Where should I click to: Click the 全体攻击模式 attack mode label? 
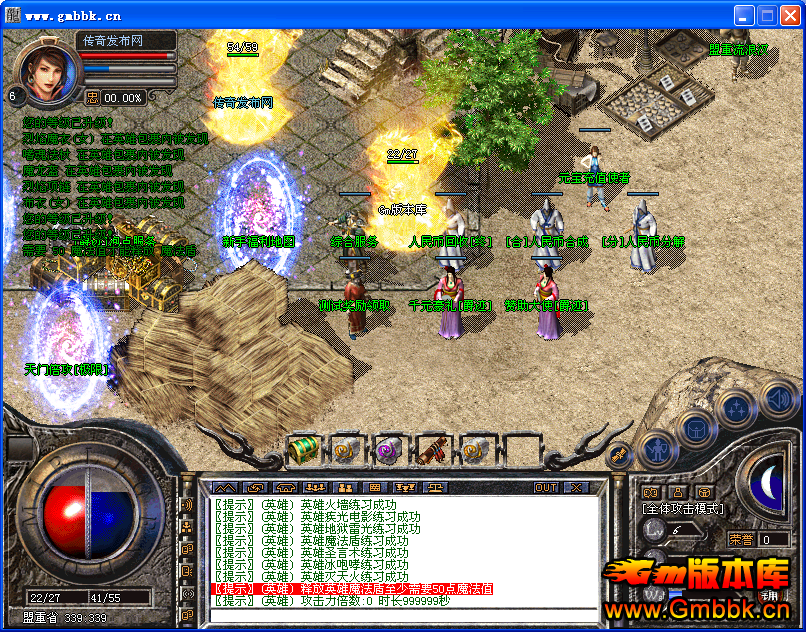[x=683, y=508]
